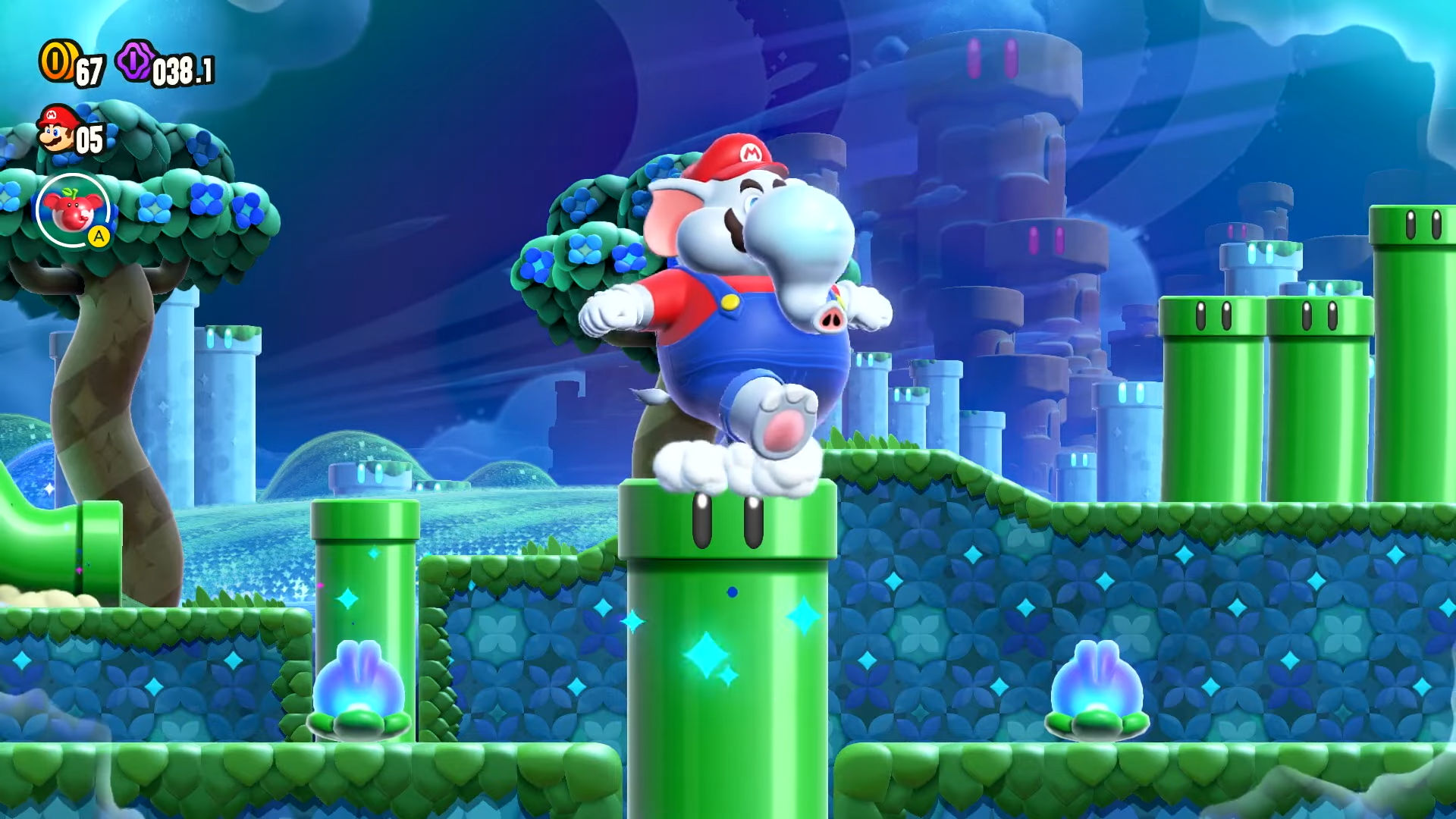Click the pink sparkle on the small pipe
Screen dimensions: 1456x819
(319, 585)
